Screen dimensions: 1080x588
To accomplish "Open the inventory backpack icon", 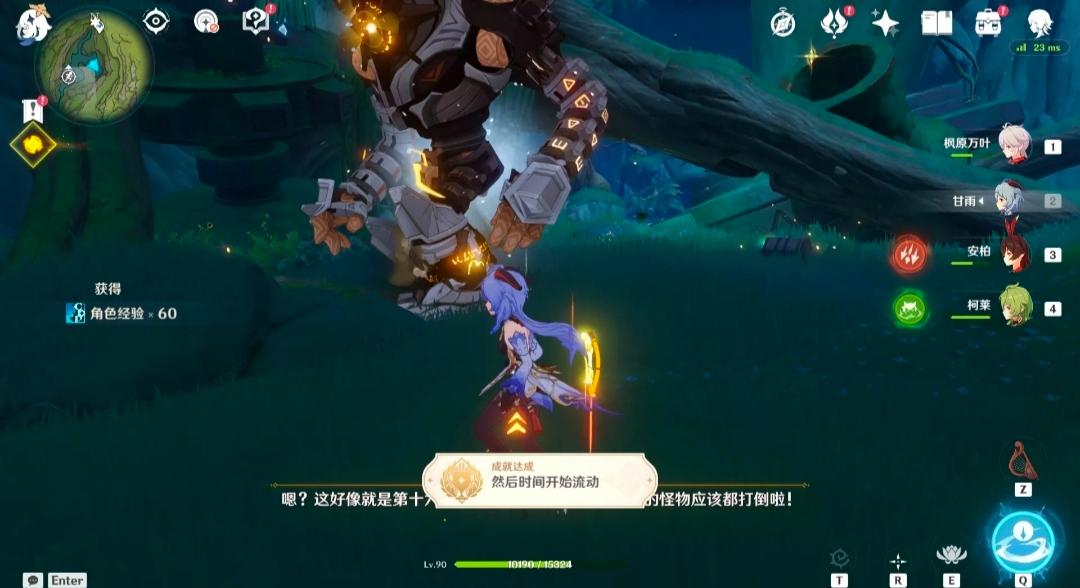I will [988, 22].
